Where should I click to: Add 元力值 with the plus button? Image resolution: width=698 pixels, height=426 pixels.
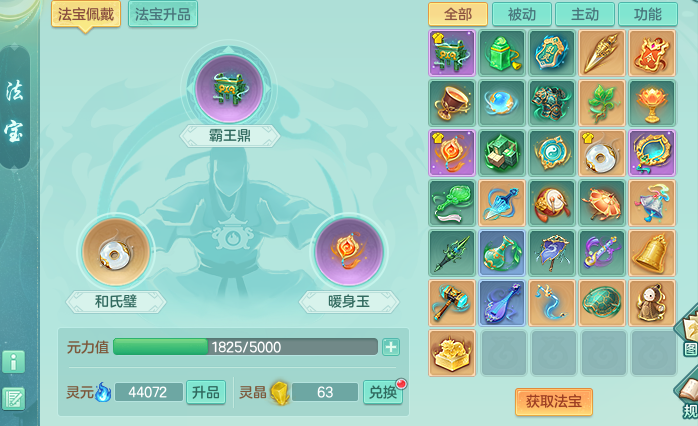(390, 347)
